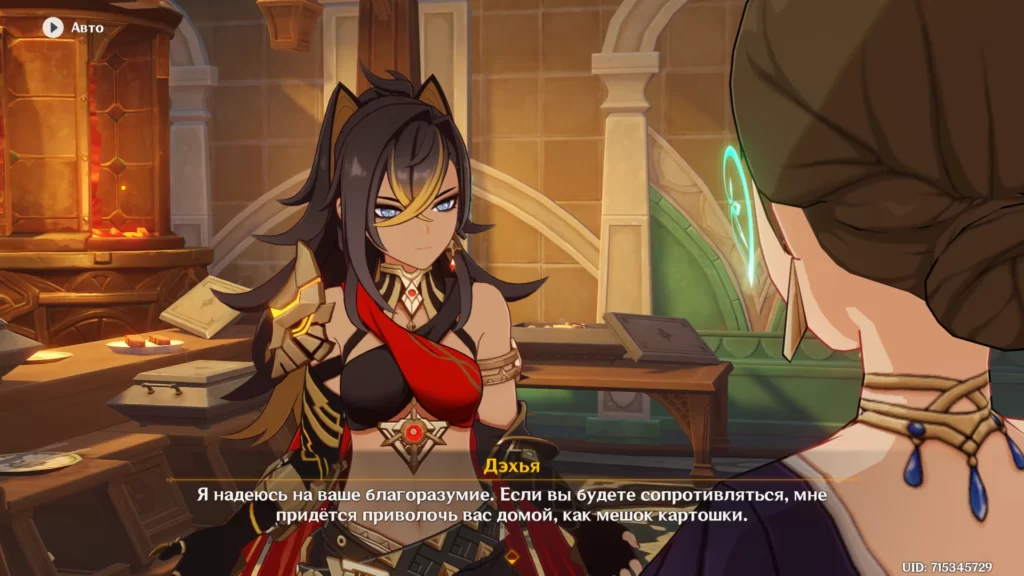
Task: Toggle the Авто auto-play button
Action: (x=53, y=27)
